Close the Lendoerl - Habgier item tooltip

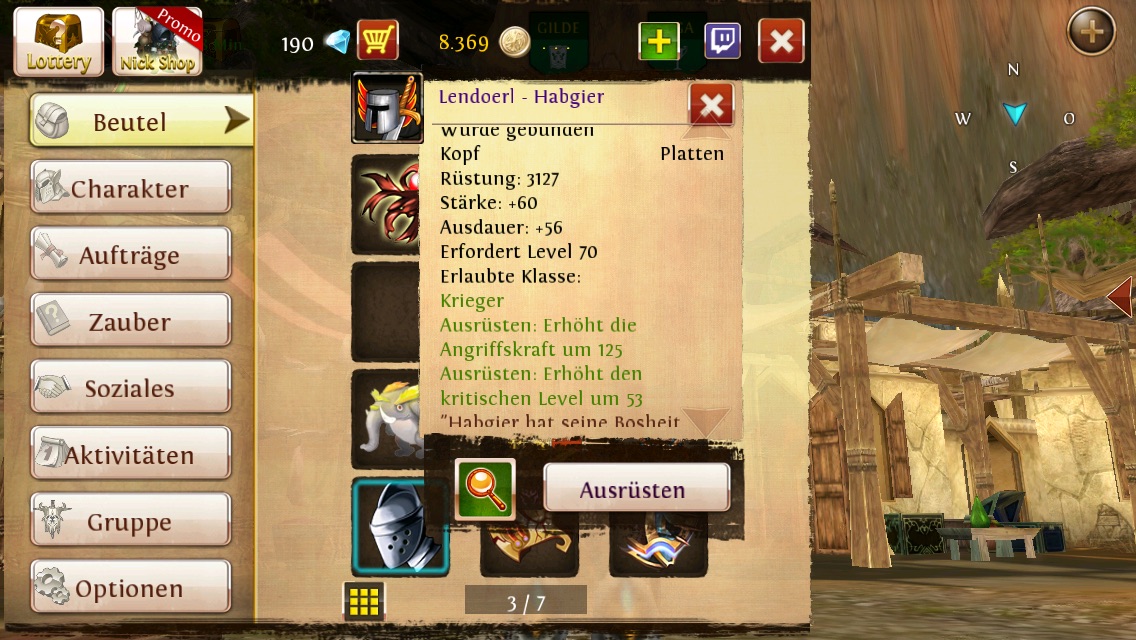[711, 104]
